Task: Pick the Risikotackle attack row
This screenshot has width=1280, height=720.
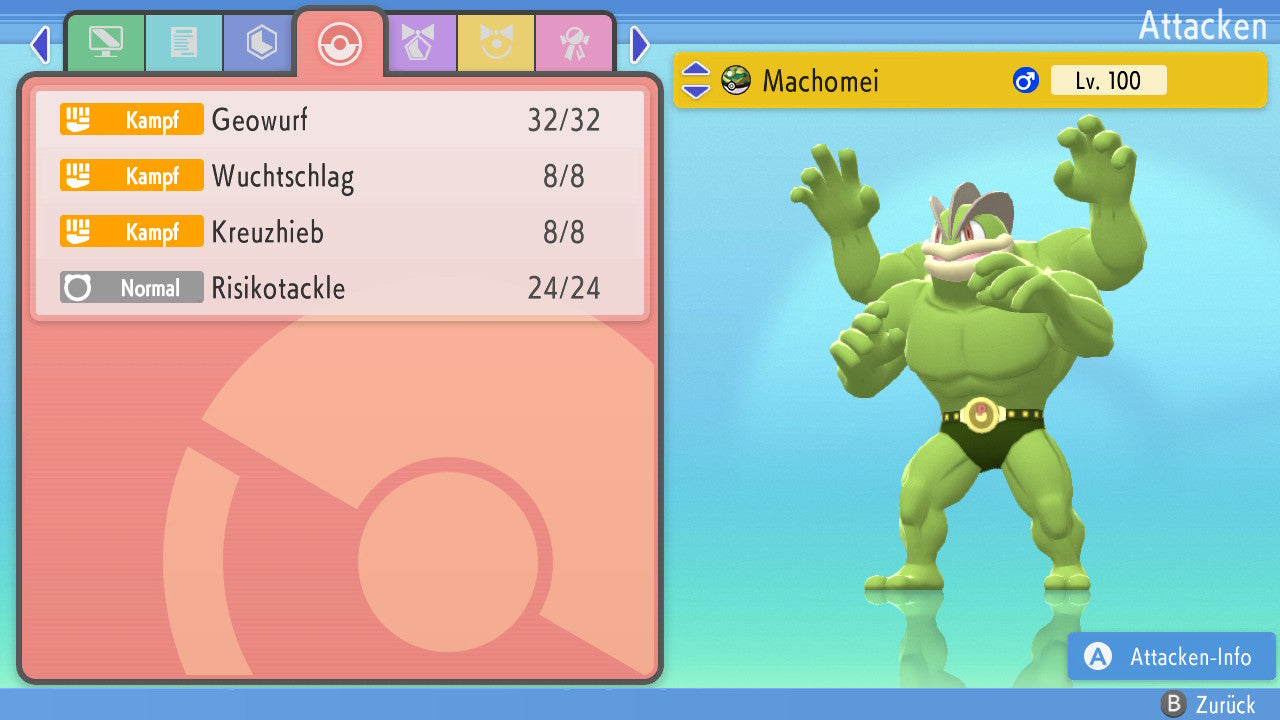Action: point(340,289)
